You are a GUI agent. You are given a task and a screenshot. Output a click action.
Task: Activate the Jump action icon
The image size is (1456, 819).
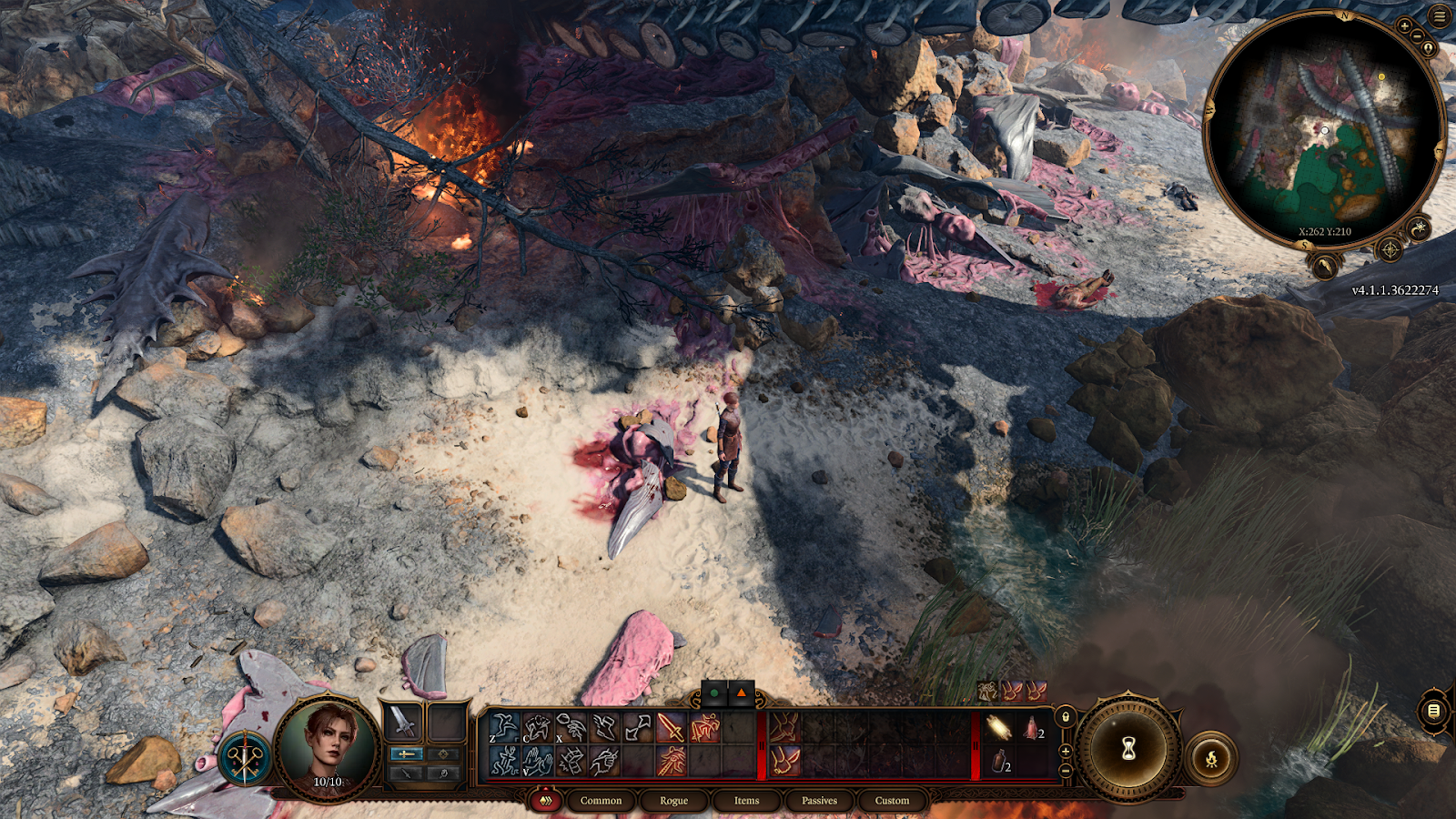point(503,728)
